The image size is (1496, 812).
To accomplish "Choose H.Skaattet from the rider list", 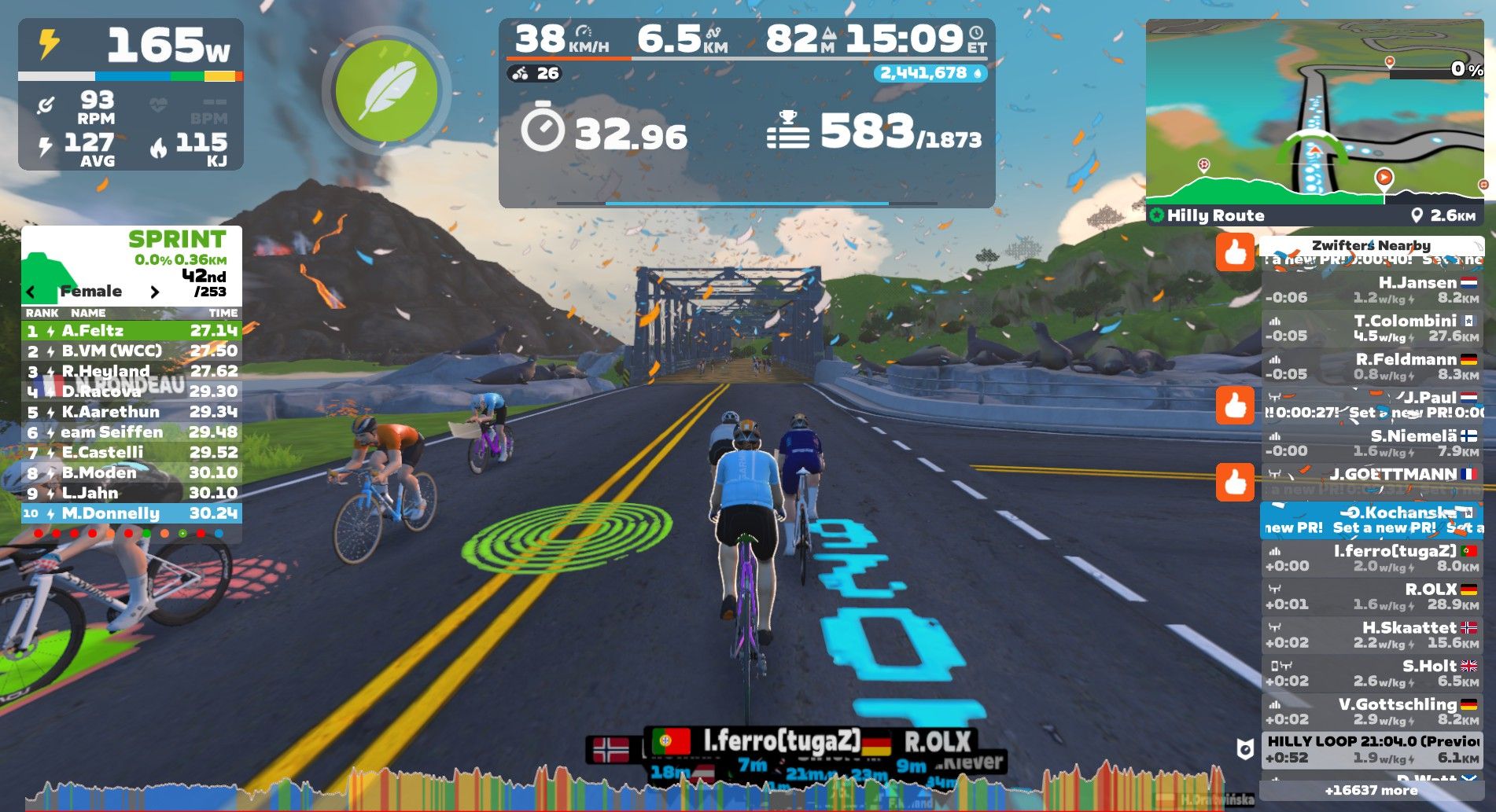I will pyautogui.click(x=1371, y=635).
